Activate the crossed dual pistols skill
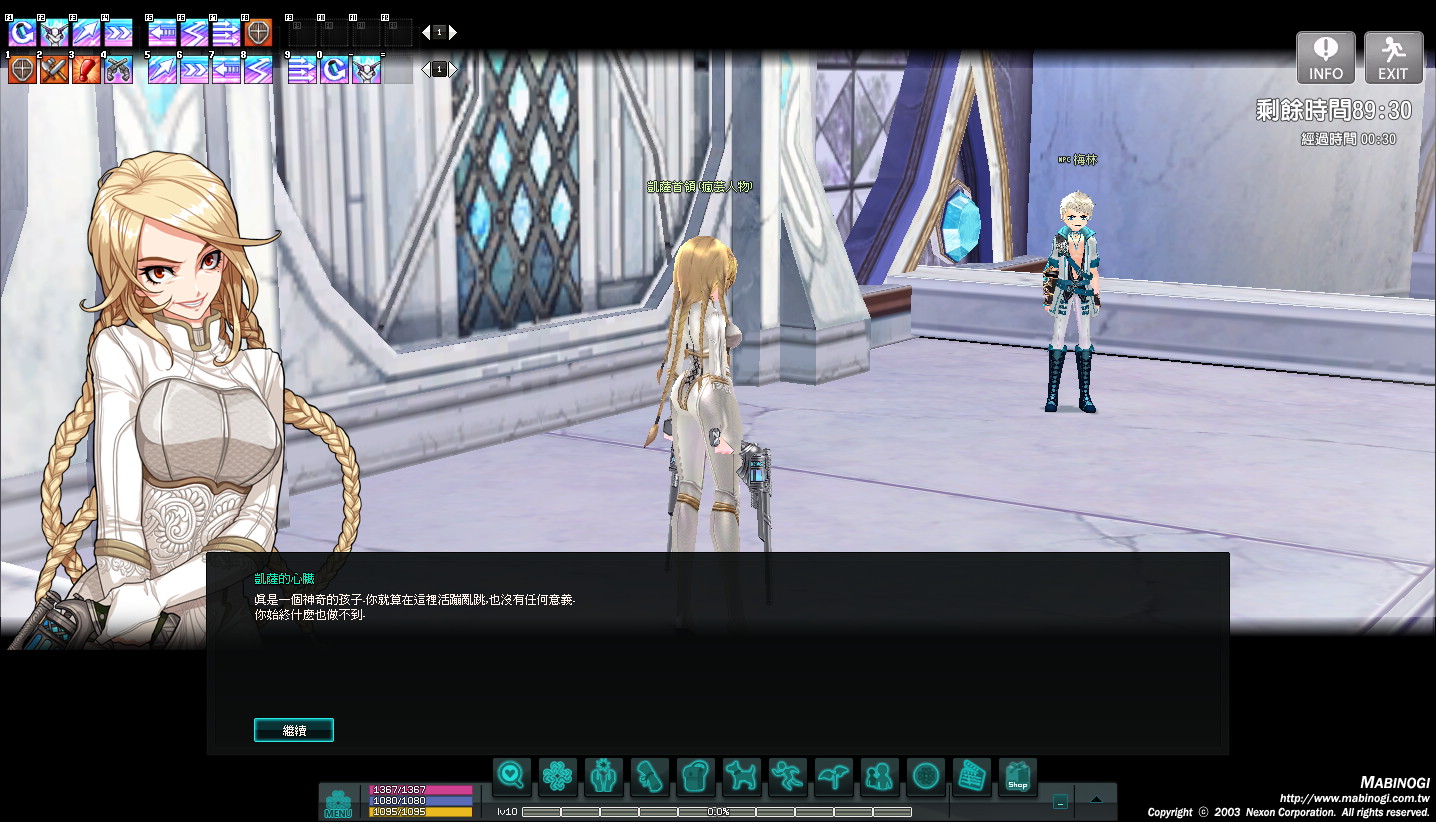Viewport: 1436px width, 822px height. (118, 69)
